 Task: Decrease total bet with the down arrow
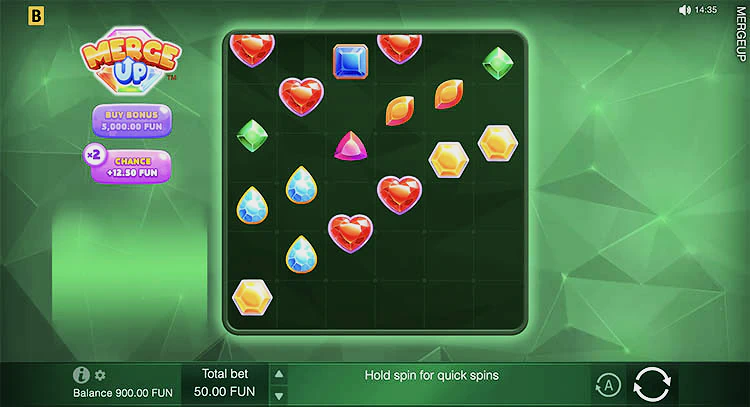[280, 395]
